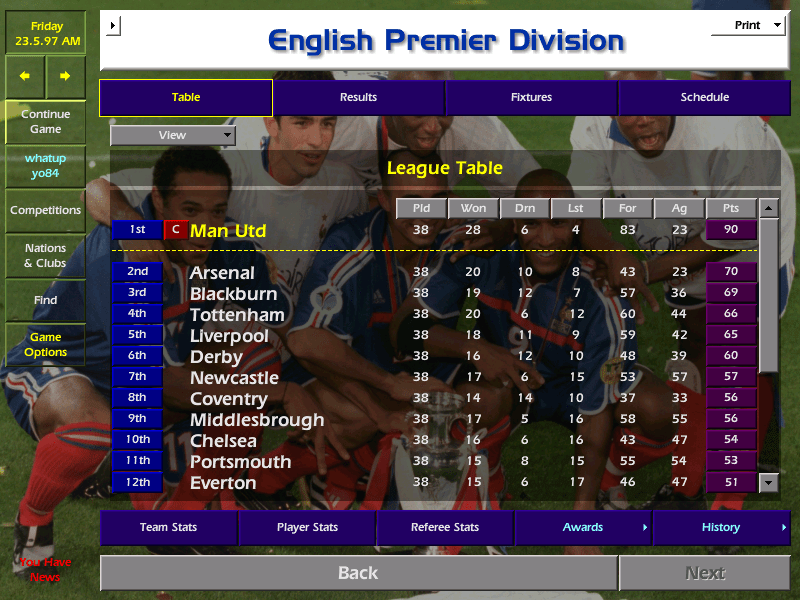Show the Schedule tab
Image resolution: width=800 pixels, height=600 pixels.
coord(704,97)
